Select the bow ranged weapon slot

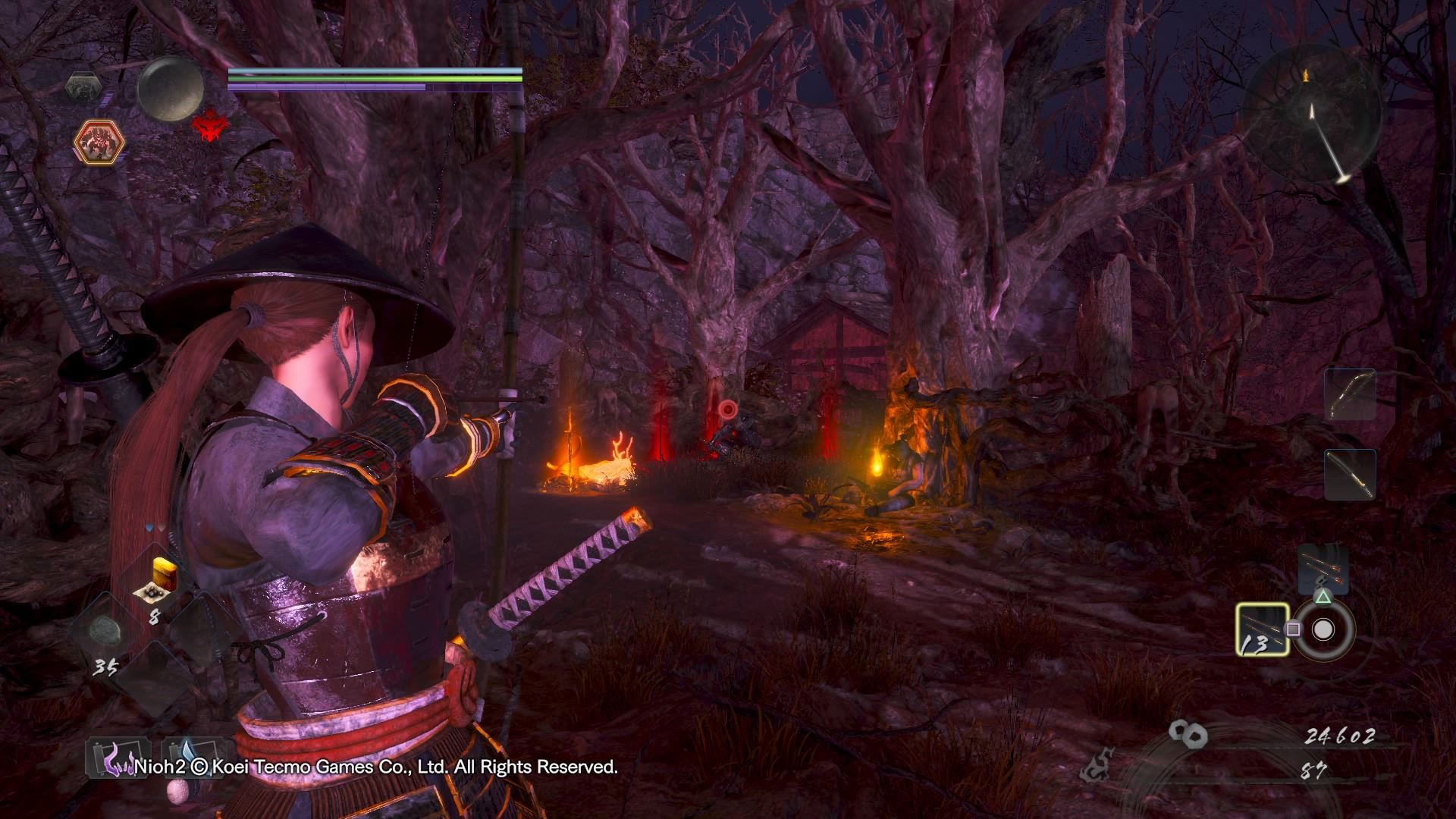tap(1350, 395)
